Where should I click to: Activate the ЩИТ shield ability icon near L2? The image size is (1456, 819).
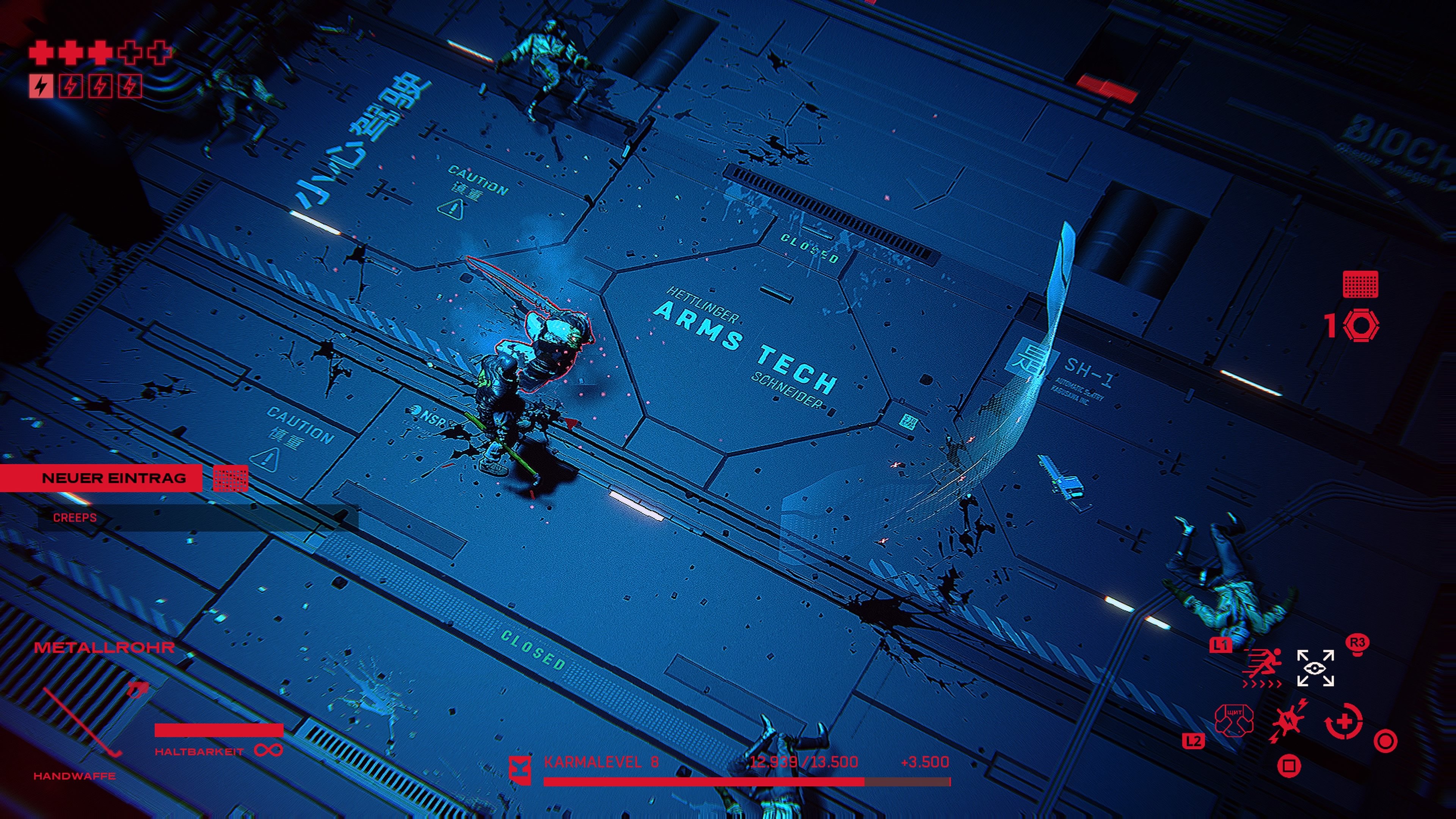(x=1235, y=721)
